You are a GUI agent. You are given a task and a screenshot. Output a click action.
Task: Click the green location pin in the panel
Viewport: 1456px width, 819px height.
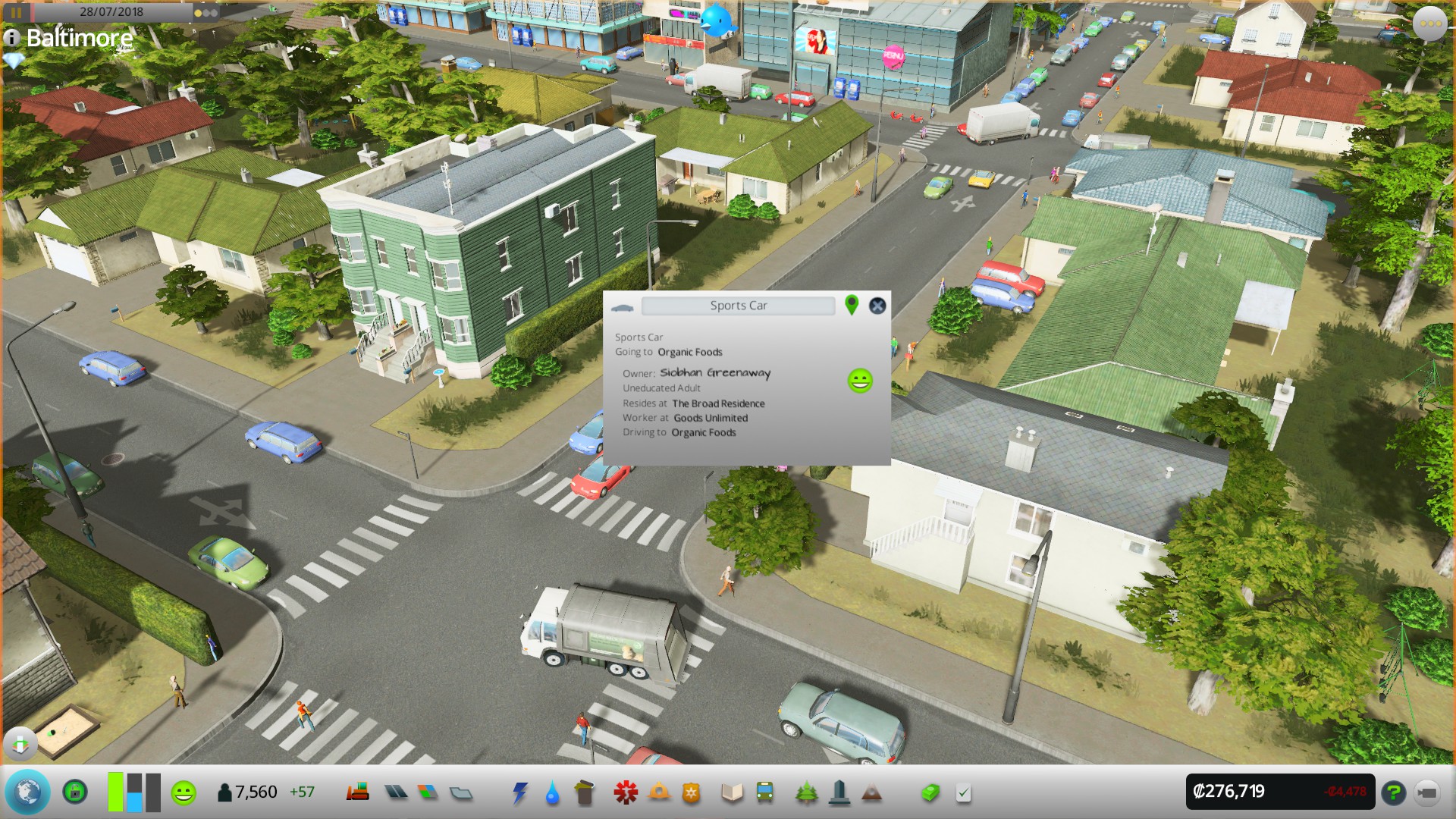[x=852, y=305]
